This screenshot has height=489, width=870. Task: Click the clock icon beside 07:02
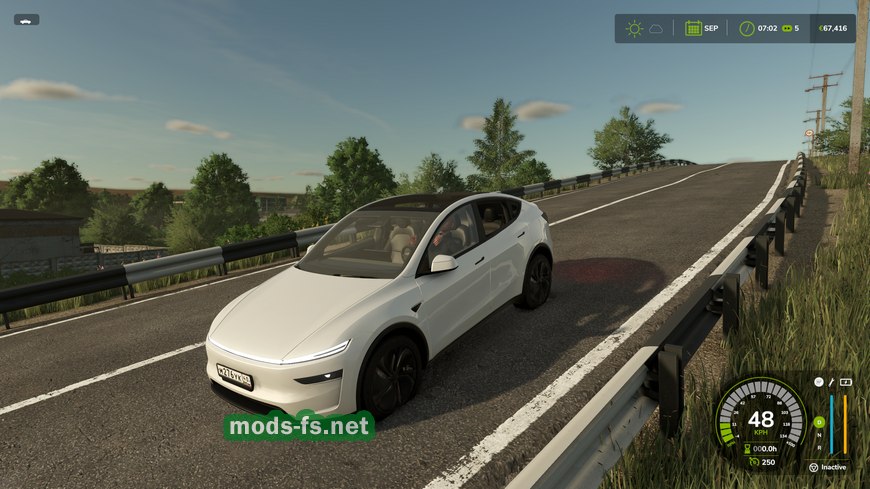click(x=746, y=28)
